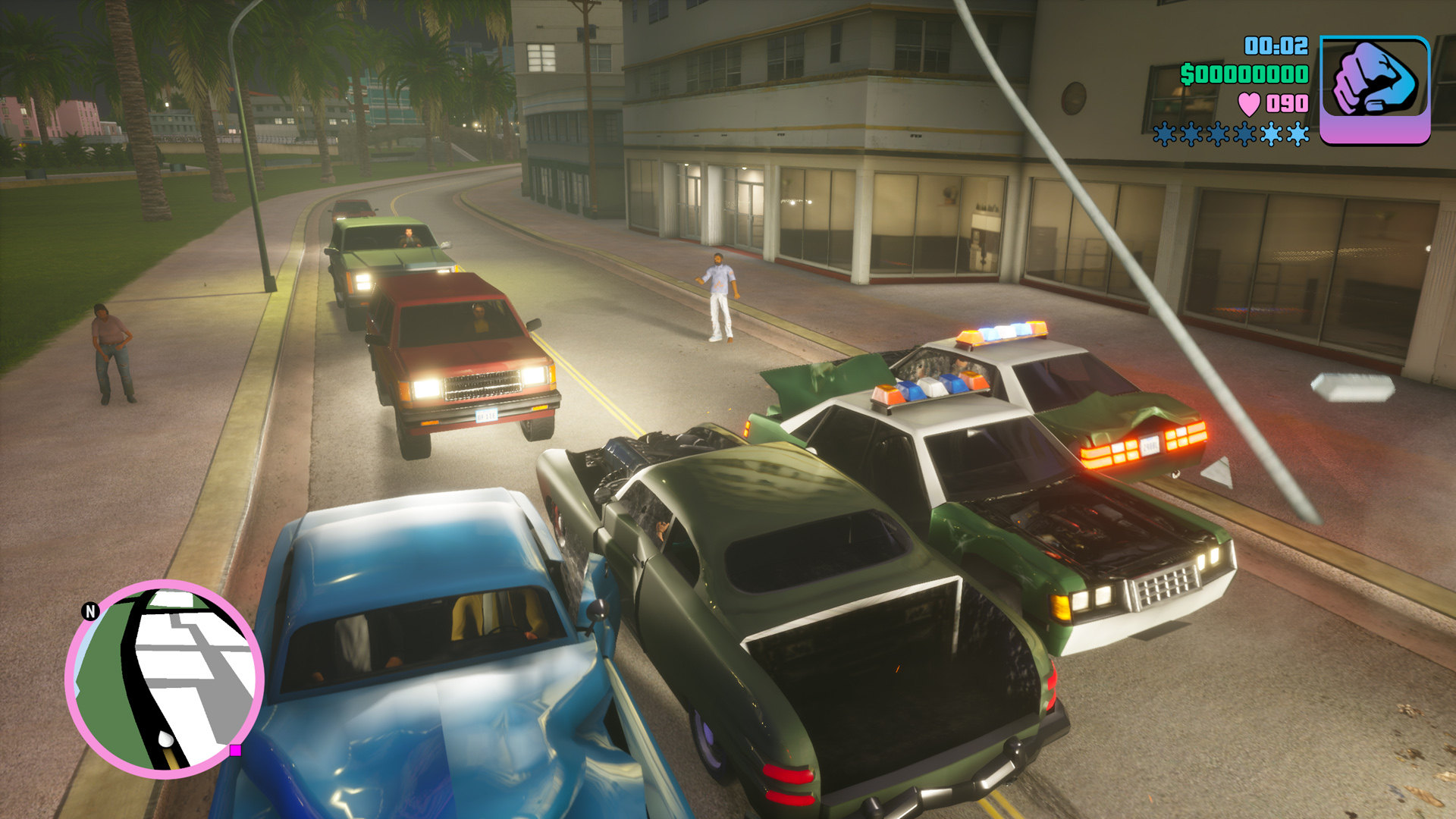Click the north N compass indicator

point(90,610)
